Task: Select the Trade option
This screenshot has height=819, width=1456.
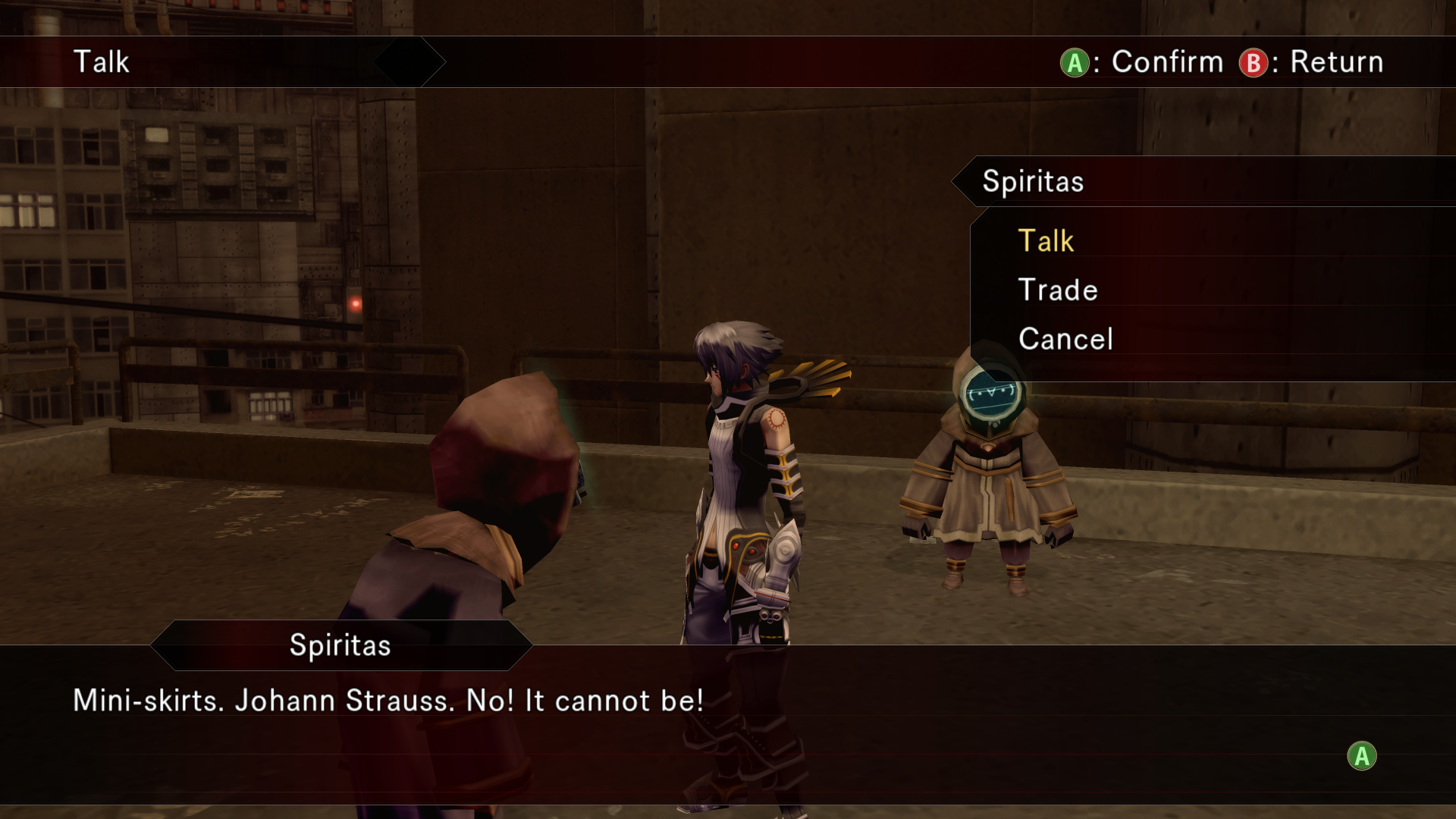Action: tap(1058, 290)
